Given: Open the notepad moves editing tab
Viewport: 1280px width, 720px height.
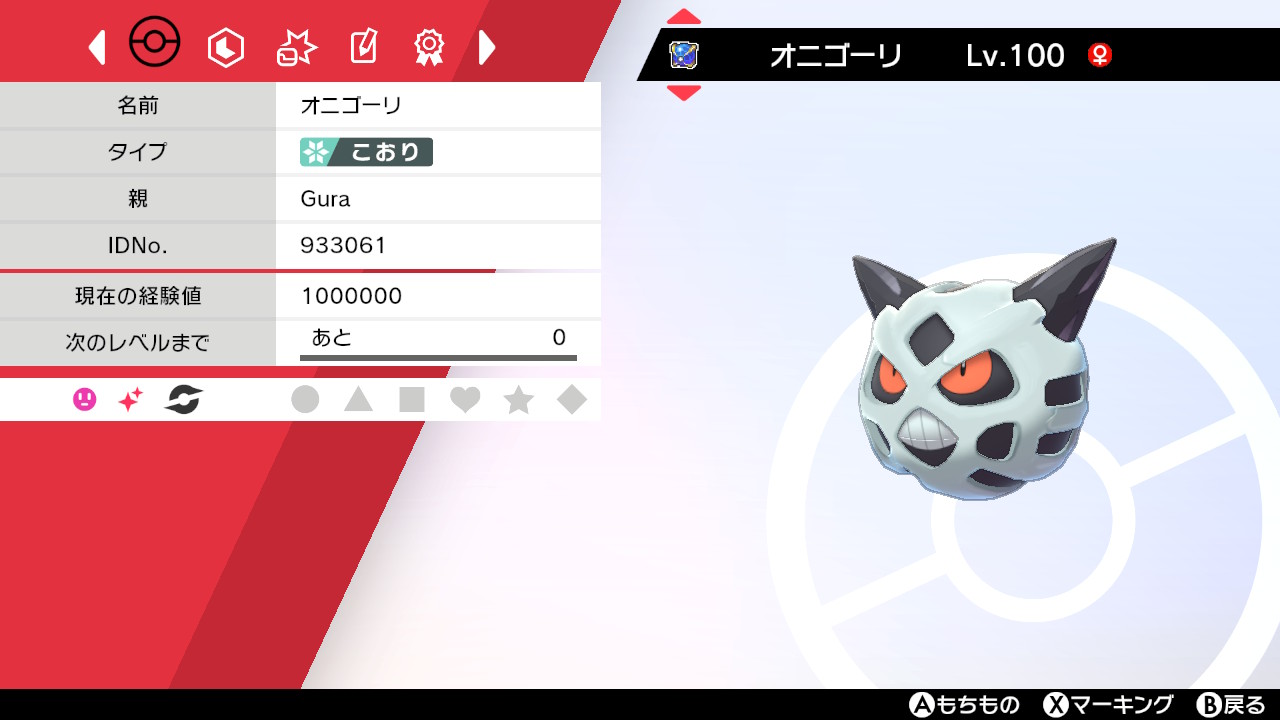Looking at the screenshot, I should click(x=362, y=45).
